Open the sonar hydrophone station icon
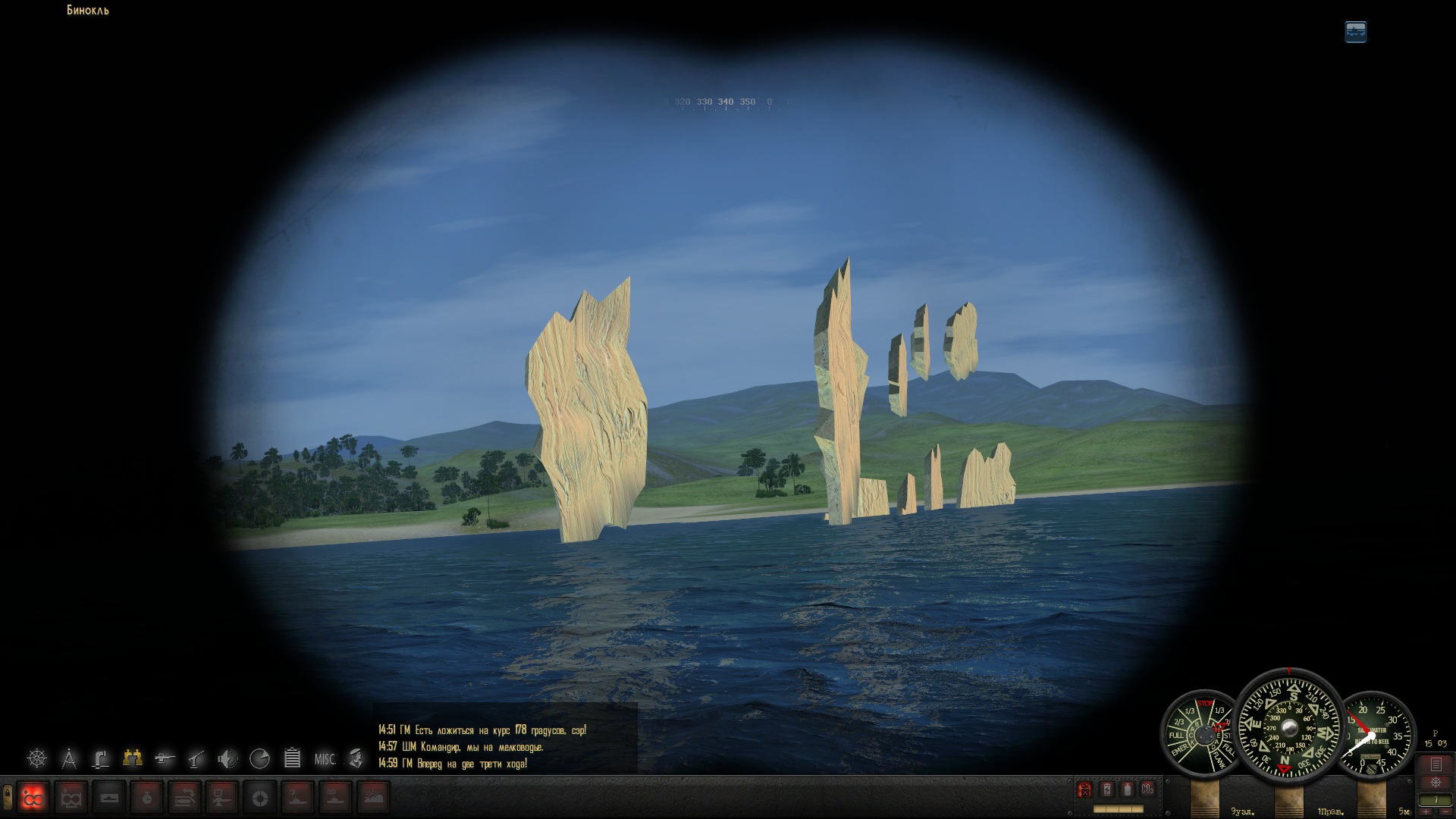Screen dimensions: 1456x819 [x=227, y=758]
